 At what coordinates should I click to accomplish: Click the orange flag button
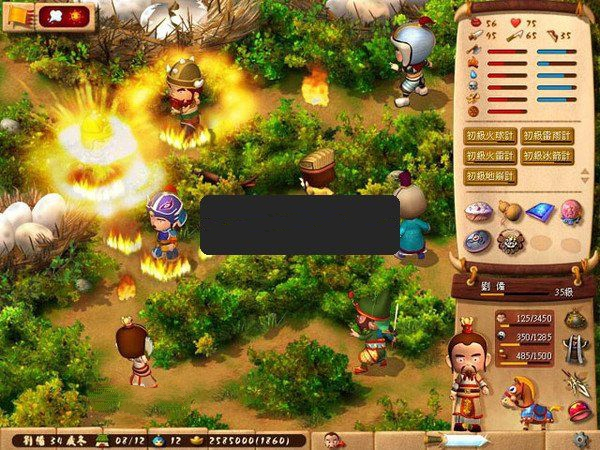pos(19,15)
